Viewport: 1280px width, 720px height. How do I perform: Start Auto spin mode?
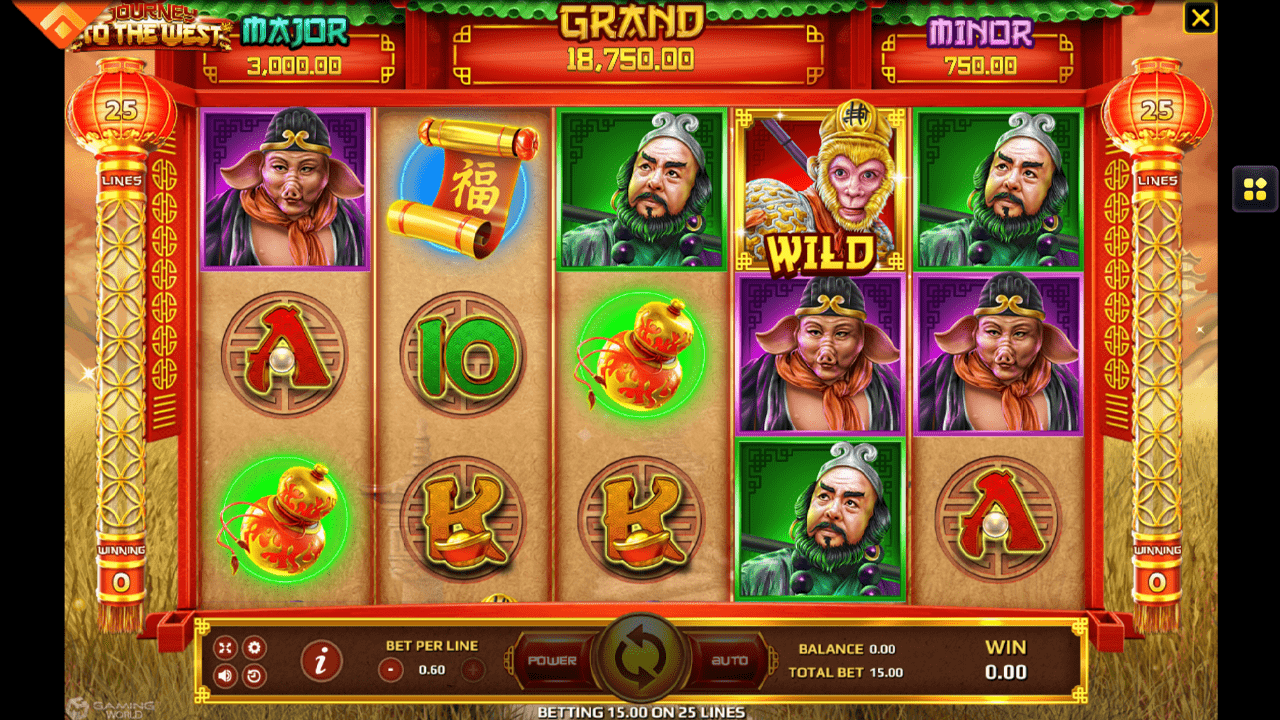tap(729, 661)
